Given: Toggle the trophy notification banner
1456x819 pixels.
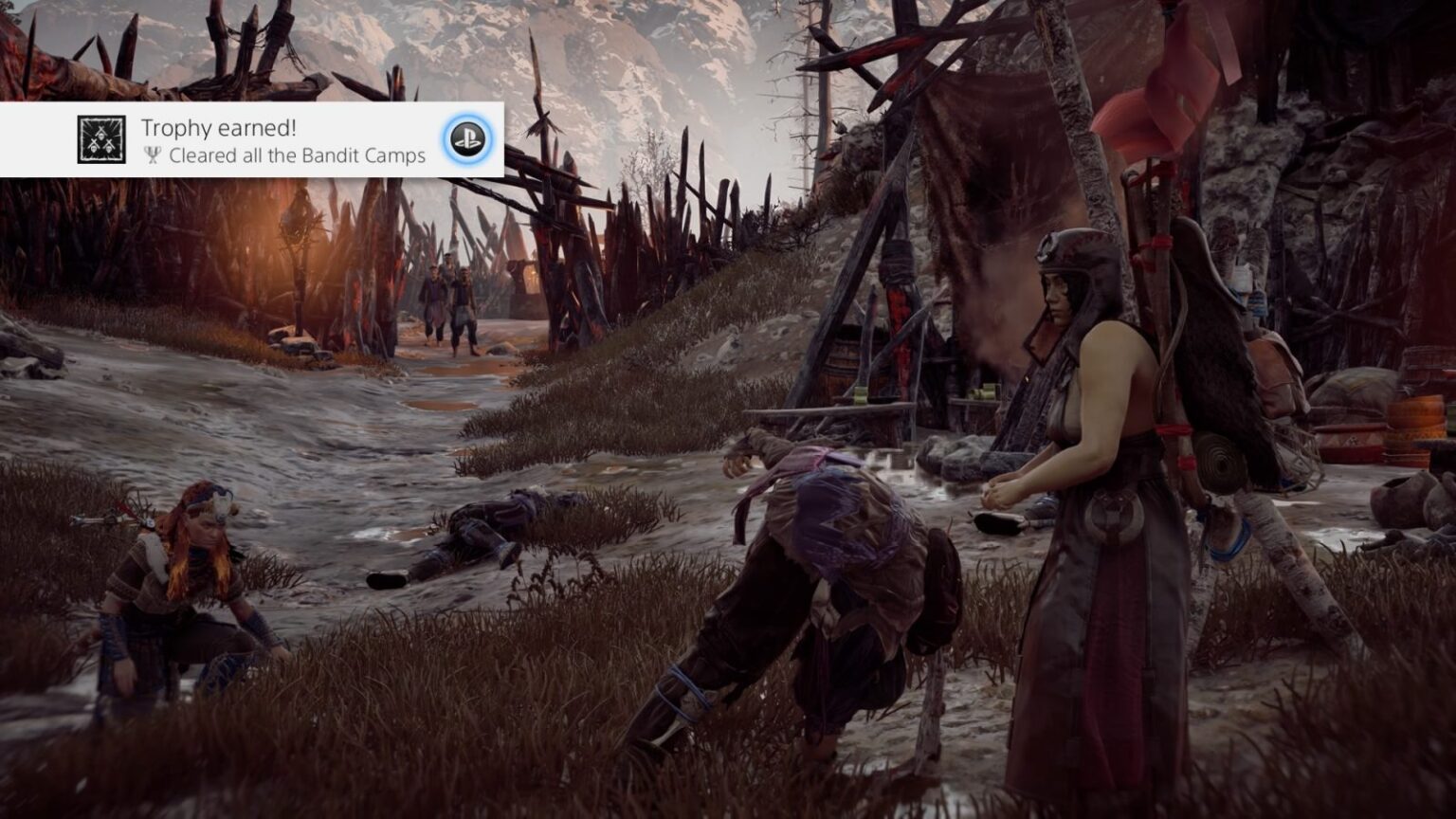Looking at the screenshot, I should pos(251,139).
